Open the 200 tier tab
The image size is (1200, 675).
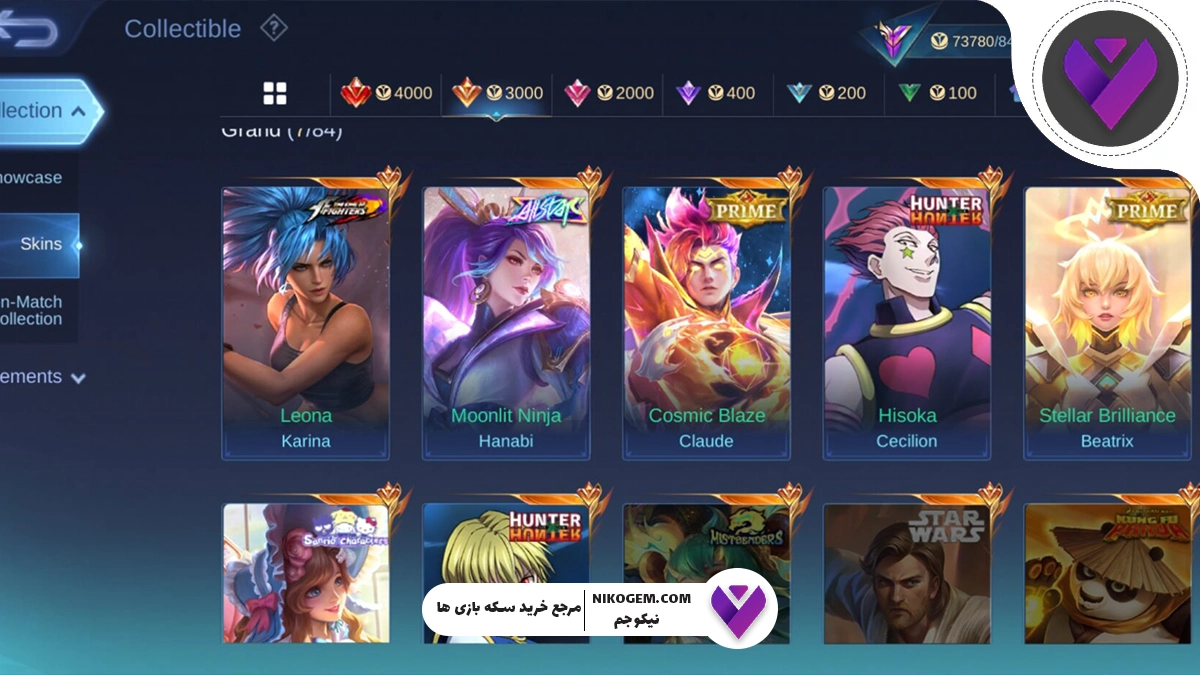(x=826, y=93)
